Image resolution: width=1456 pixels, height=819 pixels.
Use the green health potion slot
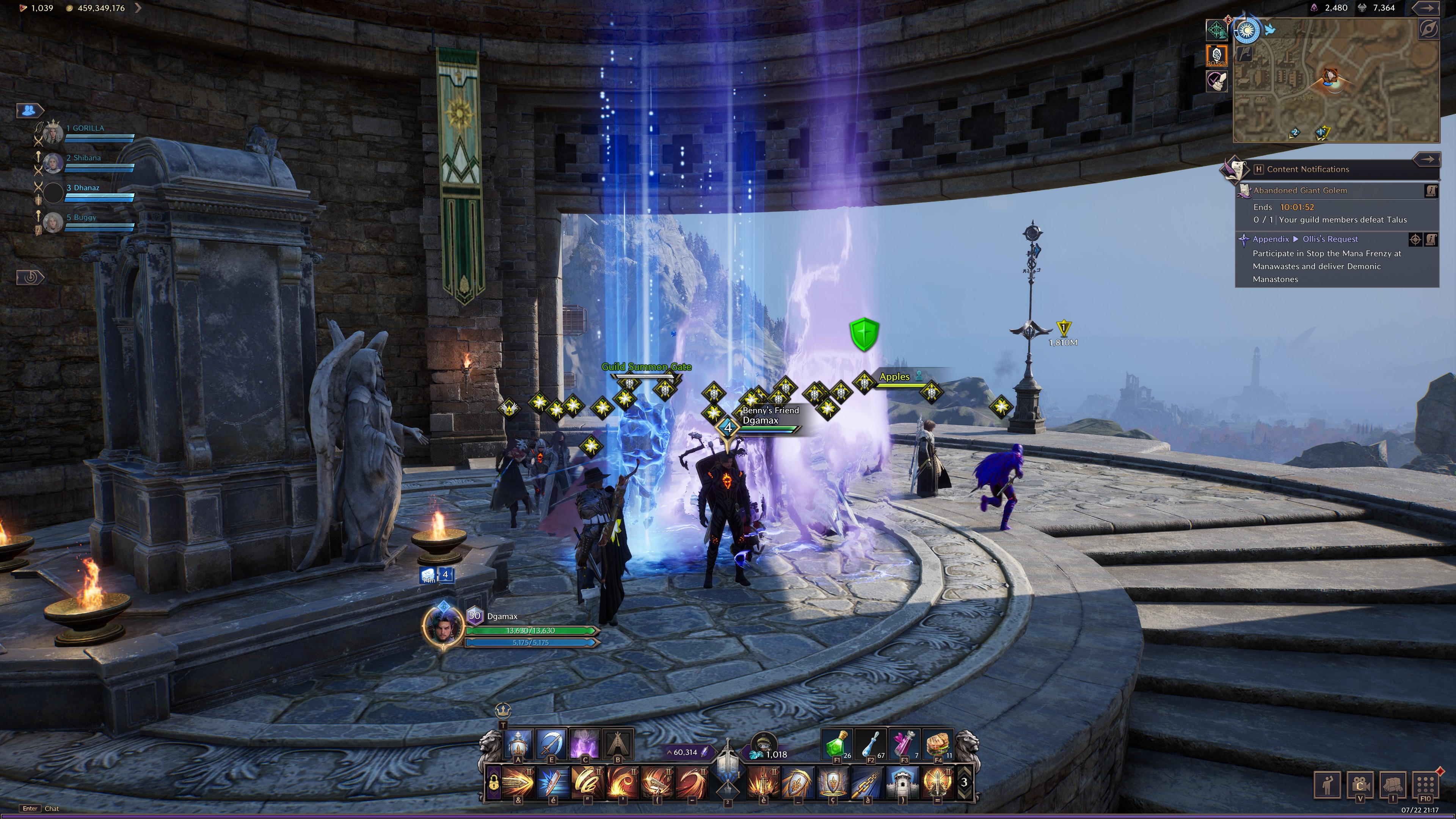[837, 744]
